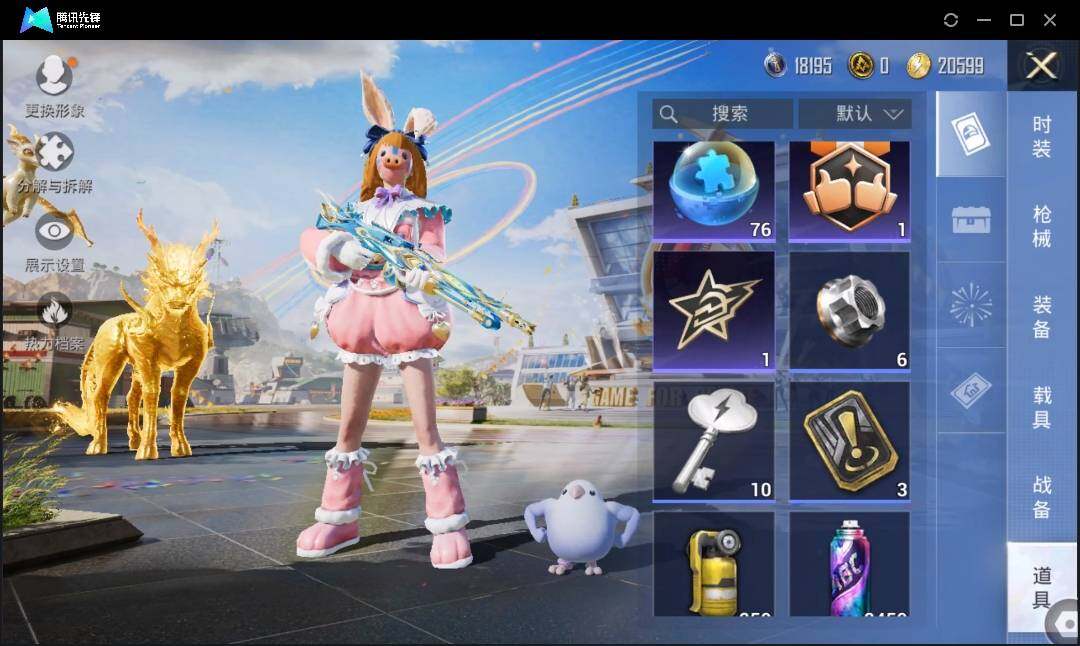Image resolution: width=1080 pixels, height=646 pixels.
Task: Close the inventory with the X button
Action: click(1042, 66)
